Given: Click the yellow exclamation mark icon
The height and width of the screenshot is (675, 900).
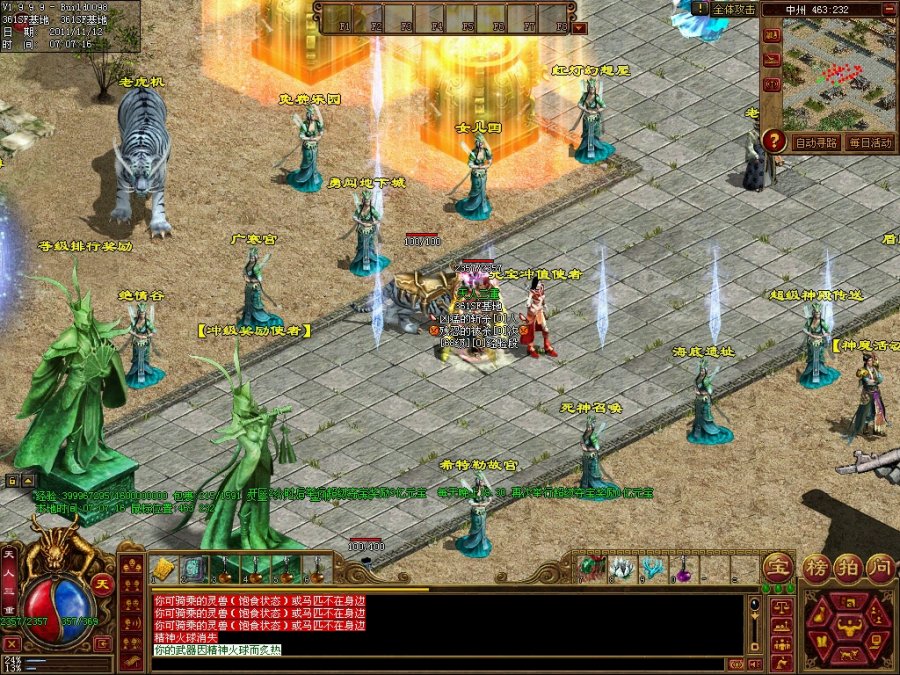Looking at the screenshot, I should tap(700, 8).
